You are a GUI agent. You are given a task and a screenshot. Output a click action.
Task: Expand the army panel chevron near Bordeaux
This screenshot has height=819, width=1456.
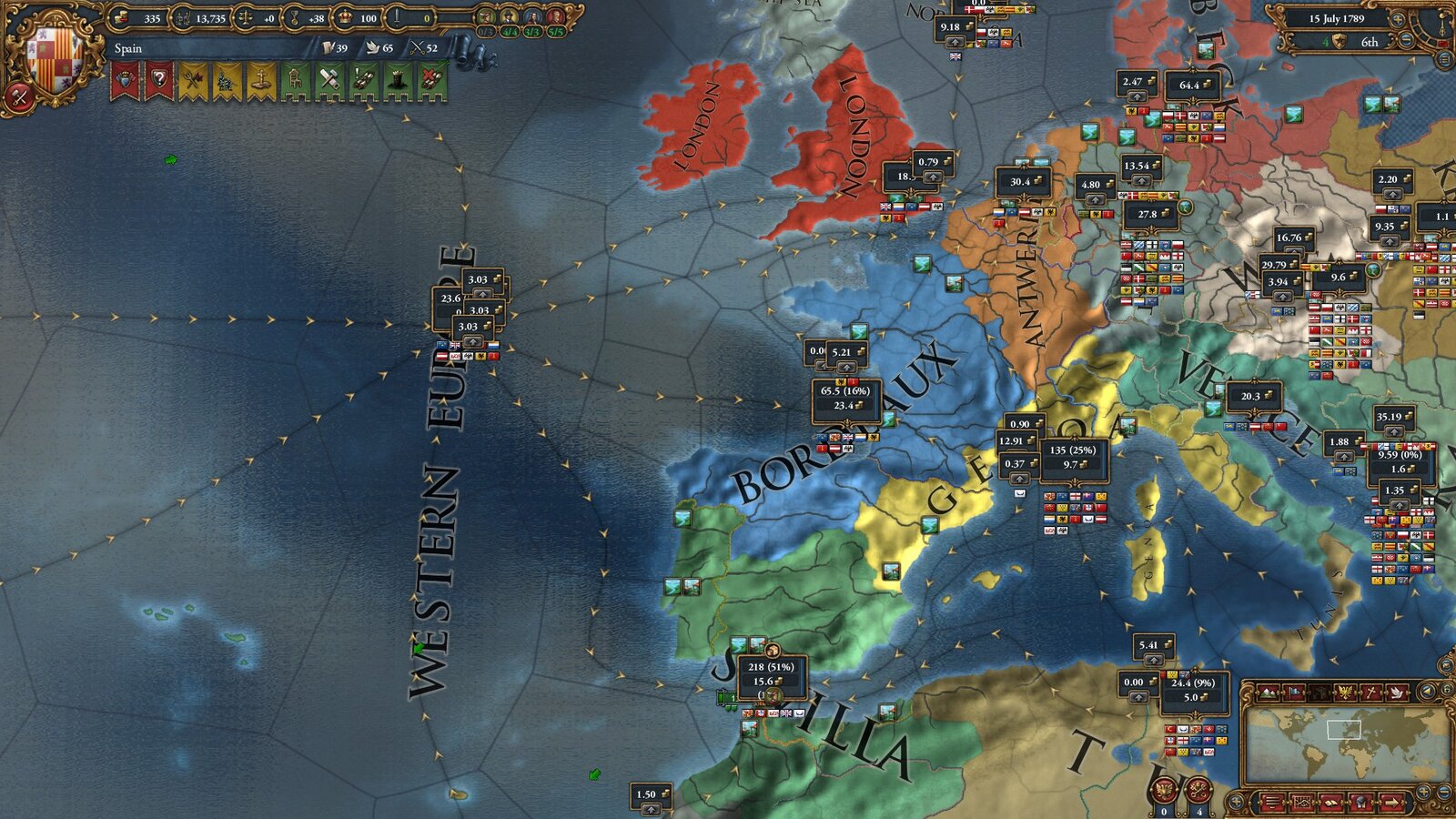tap(846, 368)
